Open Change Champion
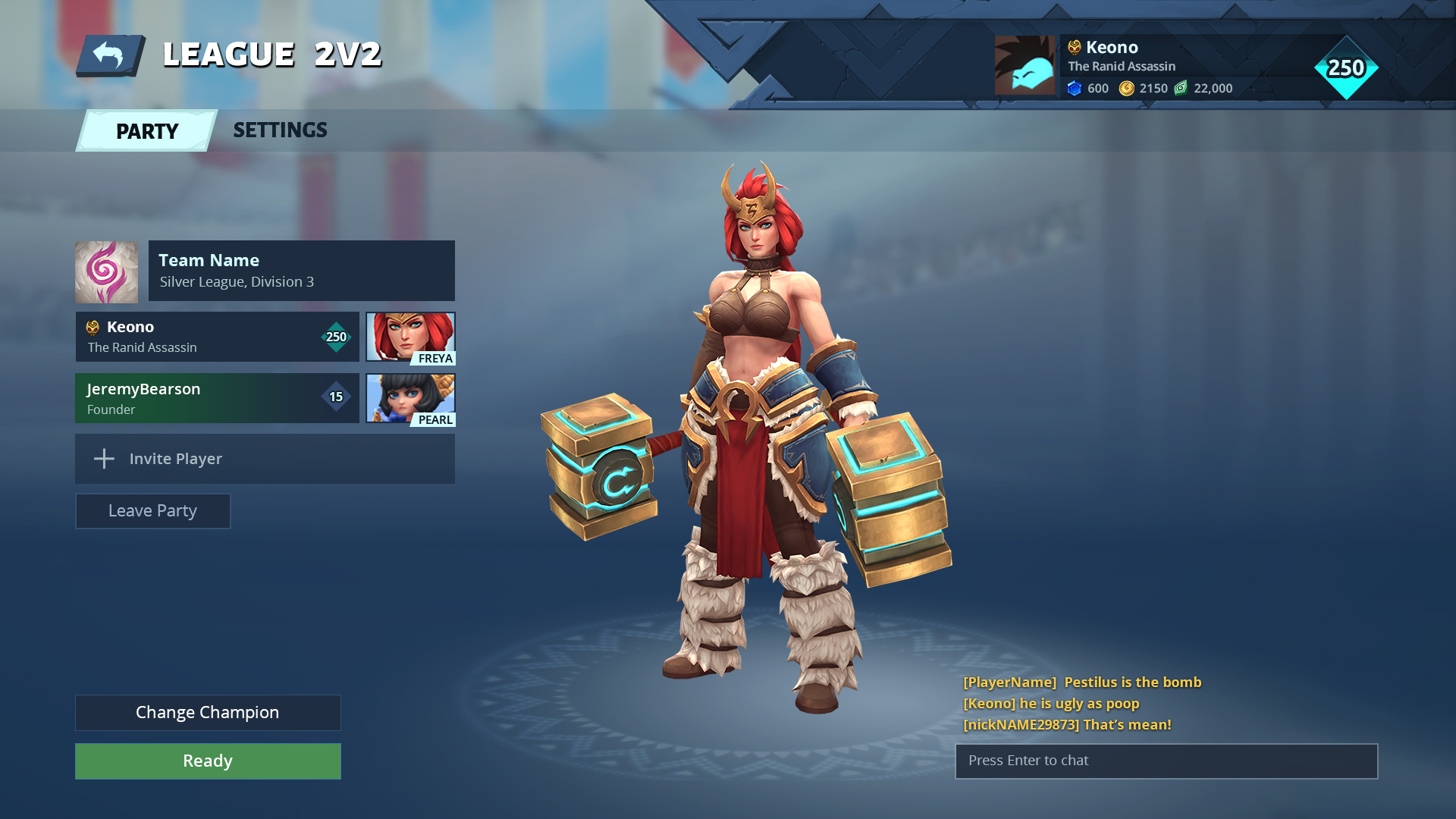This screenshot has width=1456, height=819. tap(207, 712)
